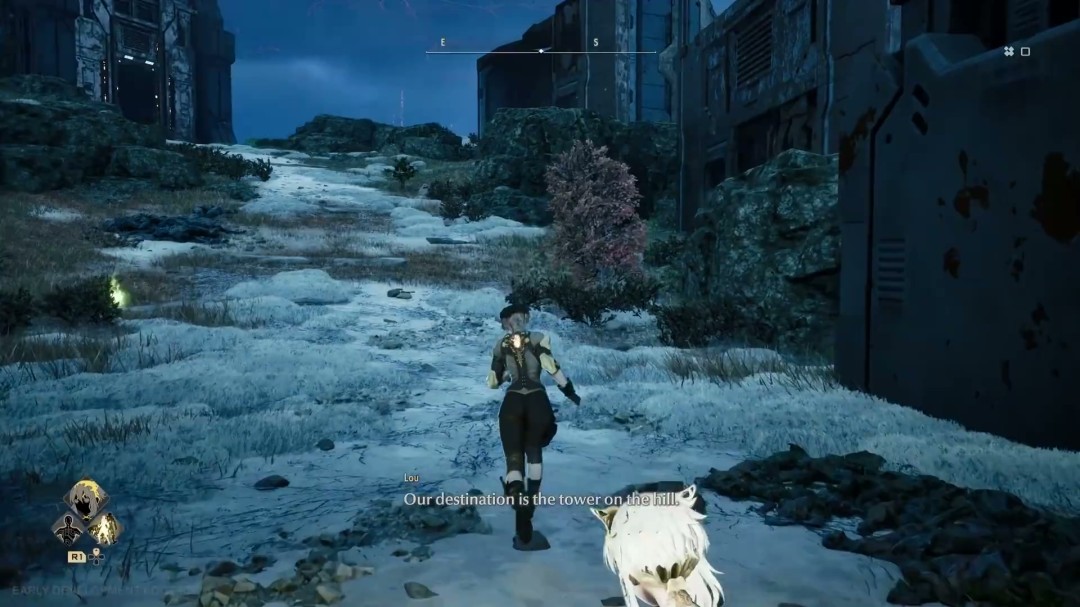Choose the dark humanoid body icon
This screenshot has width=1080, height=607.
70,529
